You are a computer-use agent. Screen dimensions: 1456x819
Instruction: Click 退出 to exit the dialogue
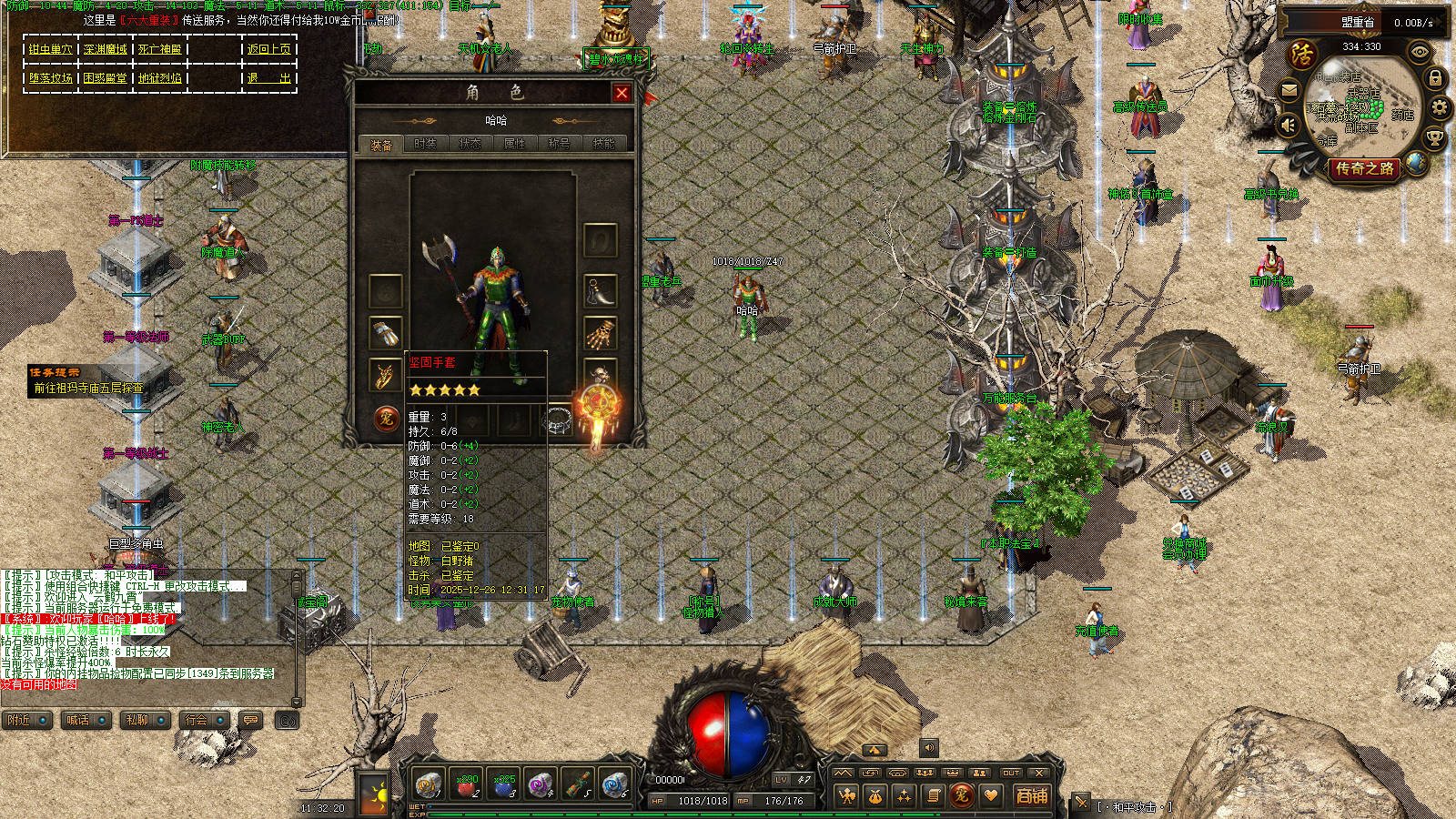point(268,78)
